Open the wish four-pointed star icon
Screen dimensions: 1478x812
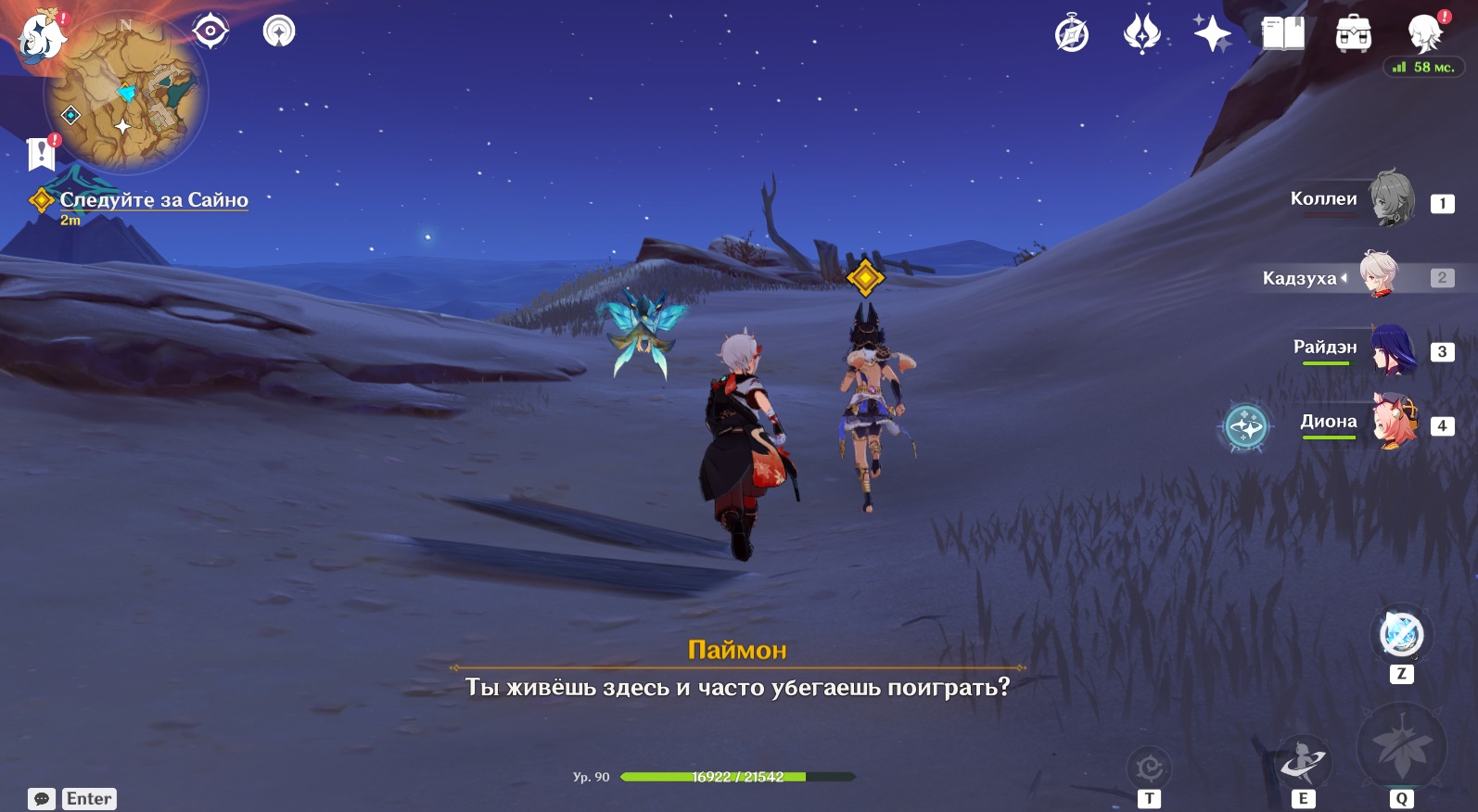point(1212,35)
